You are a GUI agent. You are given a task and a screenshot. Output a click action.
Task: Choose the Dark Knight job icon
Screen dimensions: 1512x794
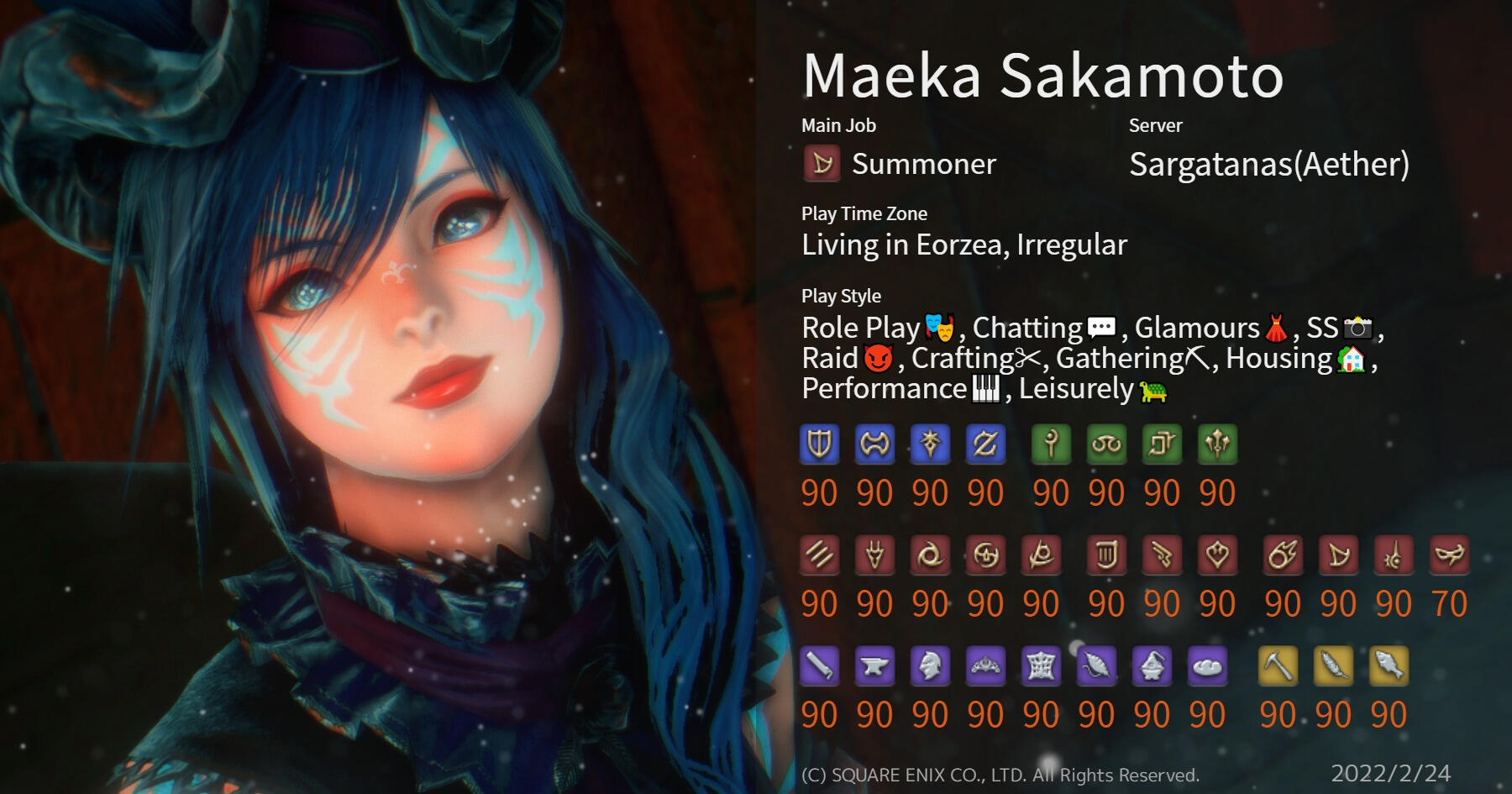[x=930, y=444]
